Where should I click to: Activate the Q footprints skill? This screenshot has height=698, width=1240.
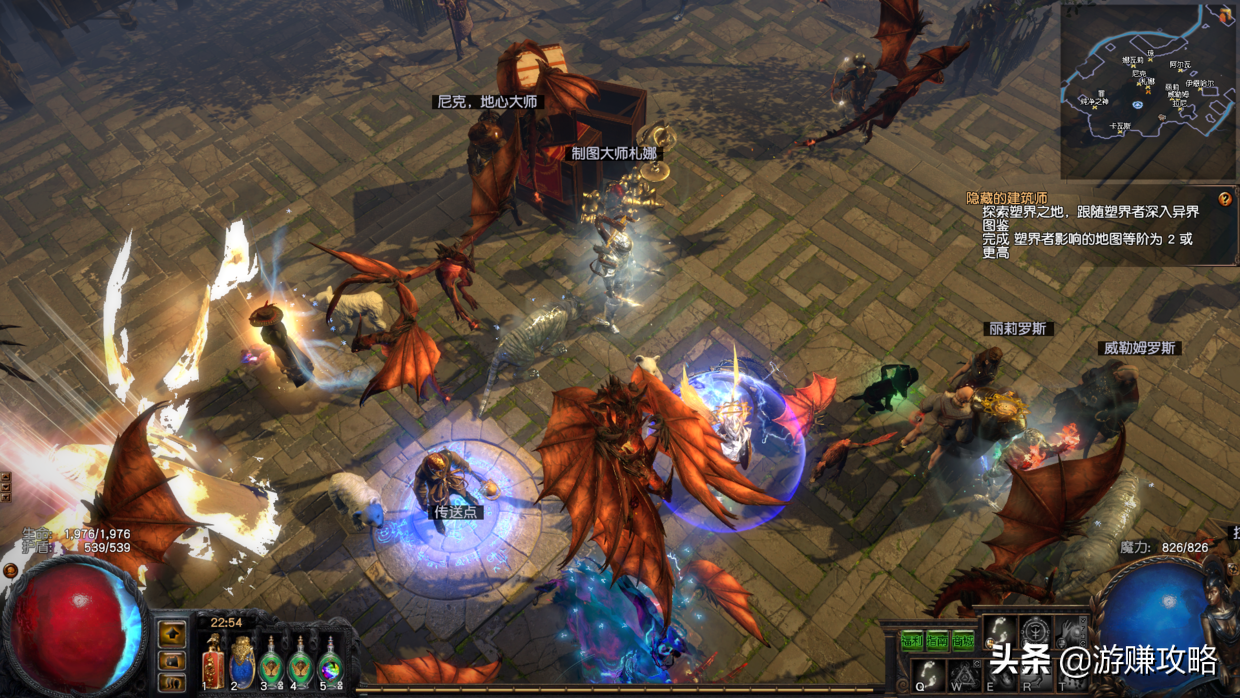(x=929, y=673)
